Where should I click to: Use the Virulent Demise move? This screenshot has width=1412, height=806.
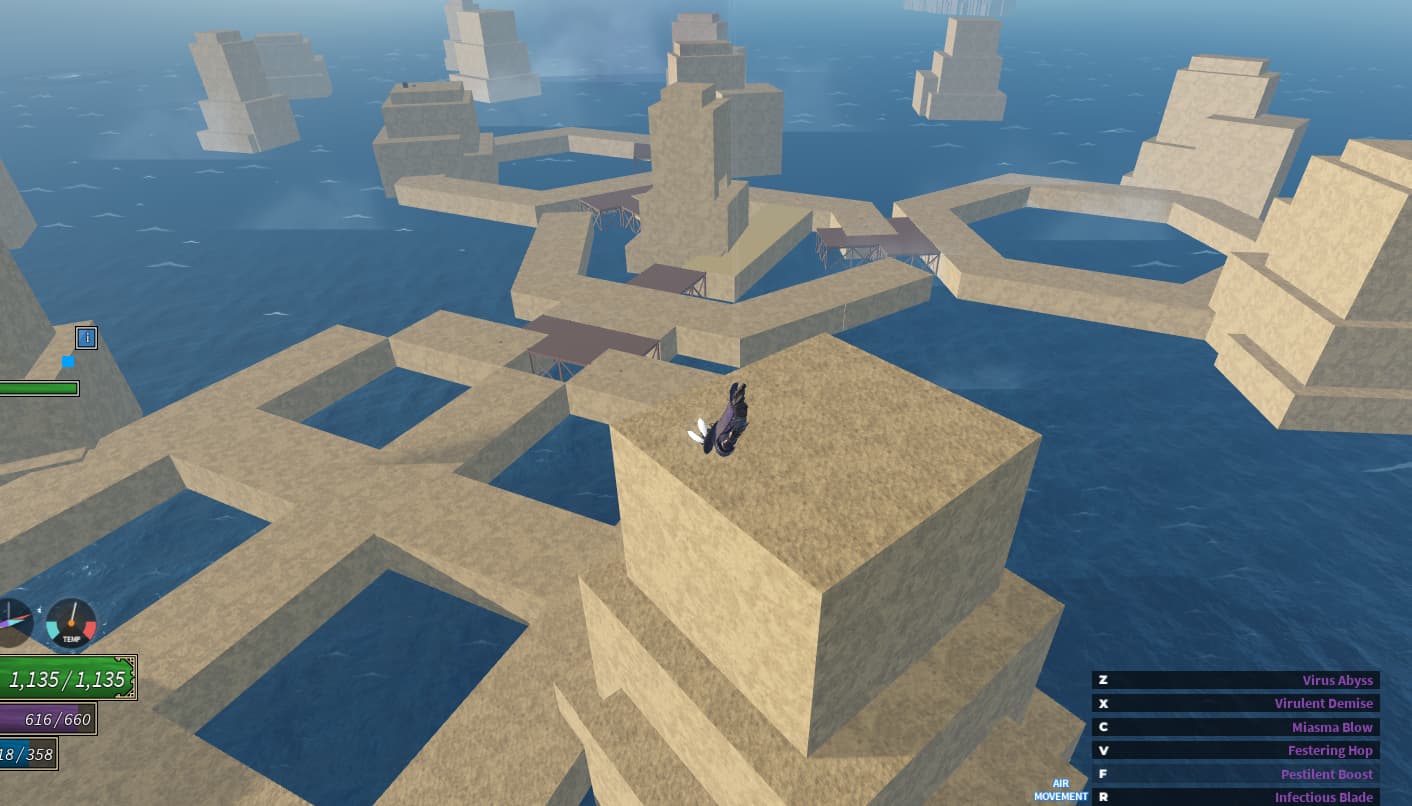(1236, 703)
